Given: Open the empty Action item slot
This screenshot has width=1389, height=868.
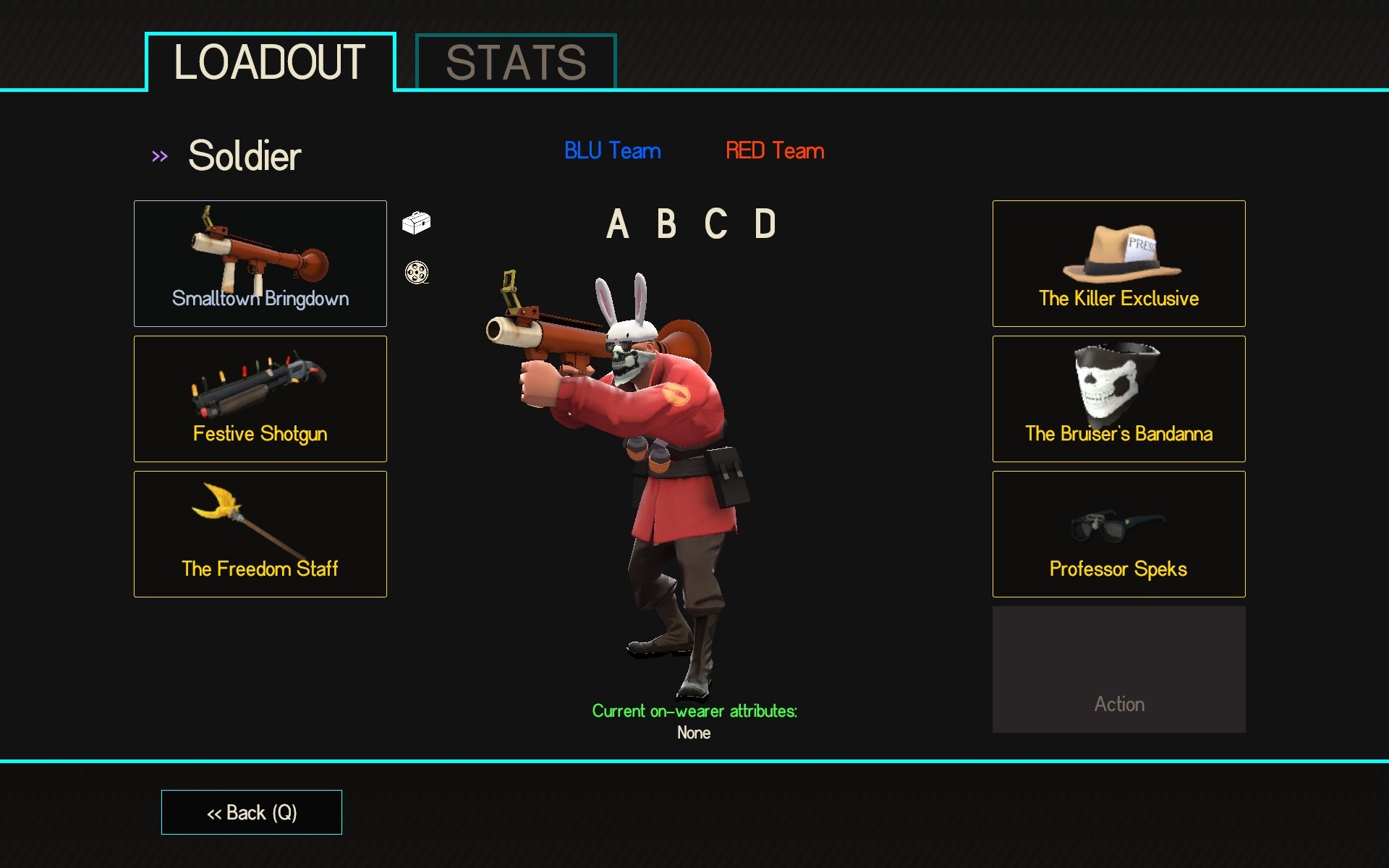Looking at the screenshot, I should pos(1118,668).
